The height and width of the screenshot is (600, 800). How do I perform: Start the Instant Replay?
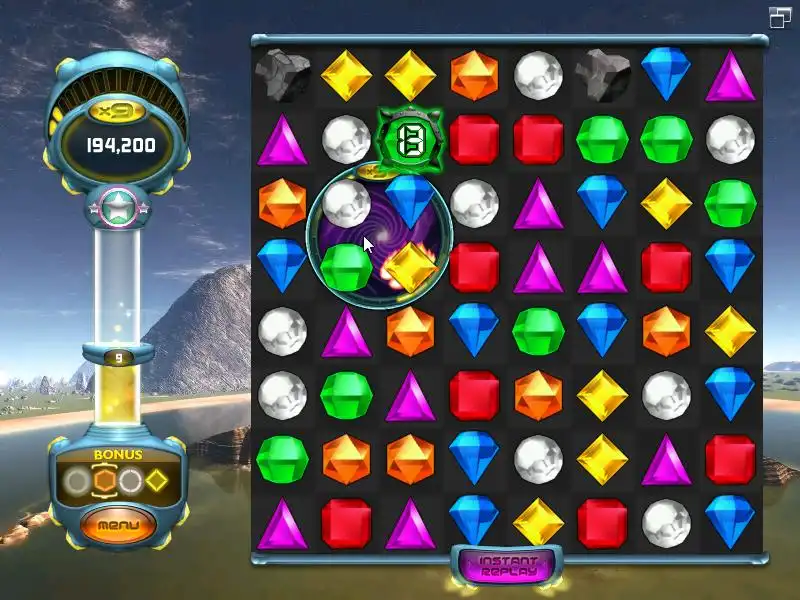pyautogui.click(x=508, y=567)
